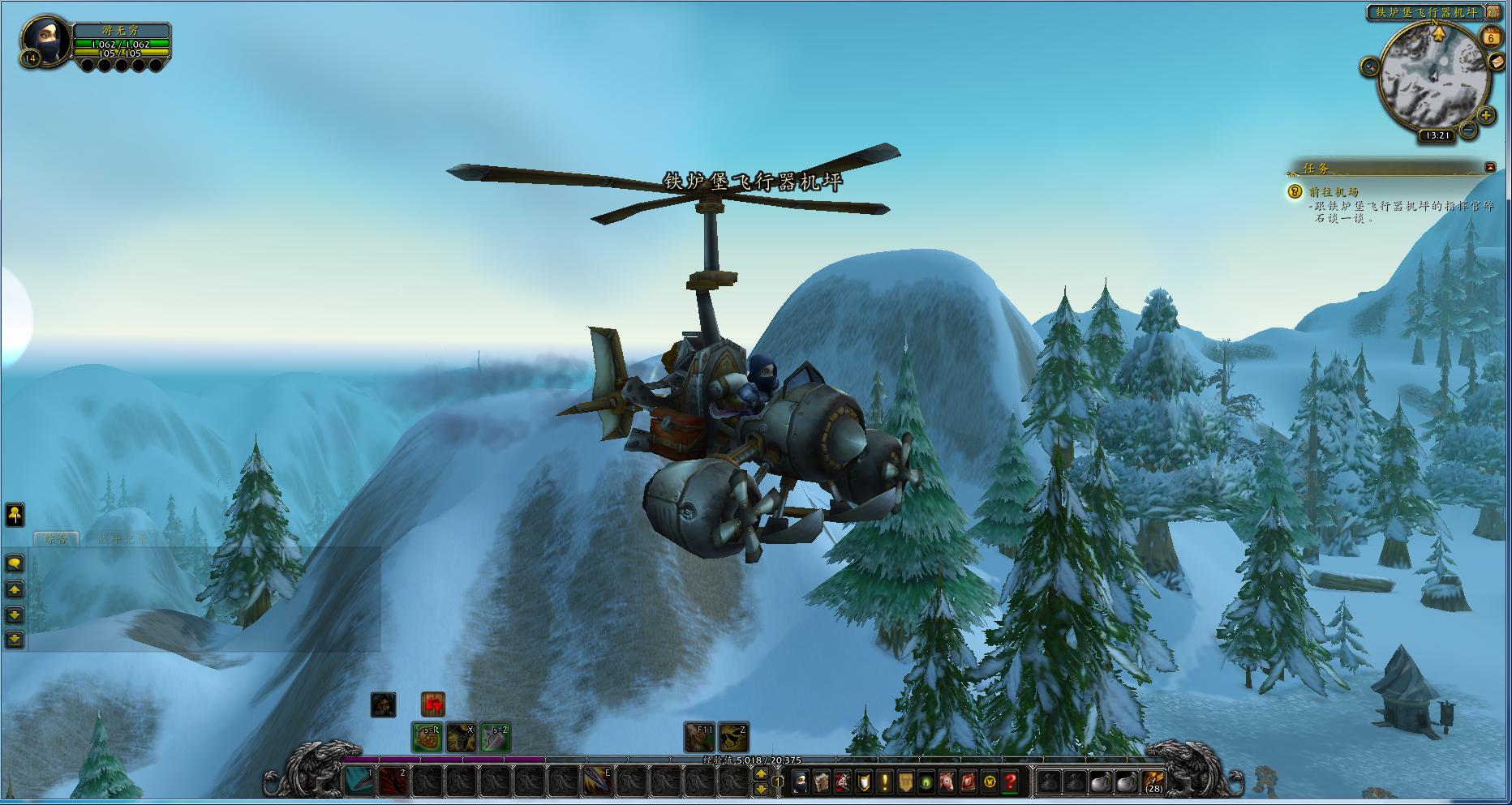The height and width of the screenshot is (805, 1512).
Task: Collapse the 任务 quest tracker
Action: tap(1490, 167)
